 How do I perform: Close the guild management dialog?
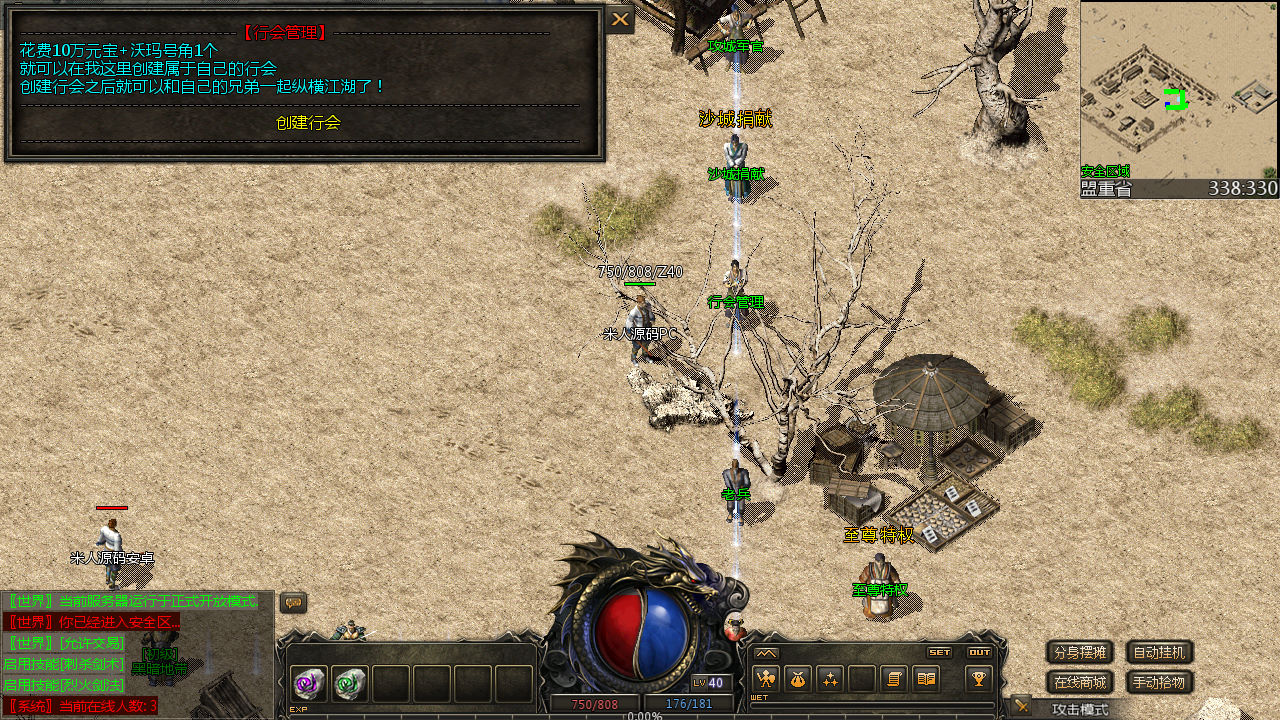(620, 19)
